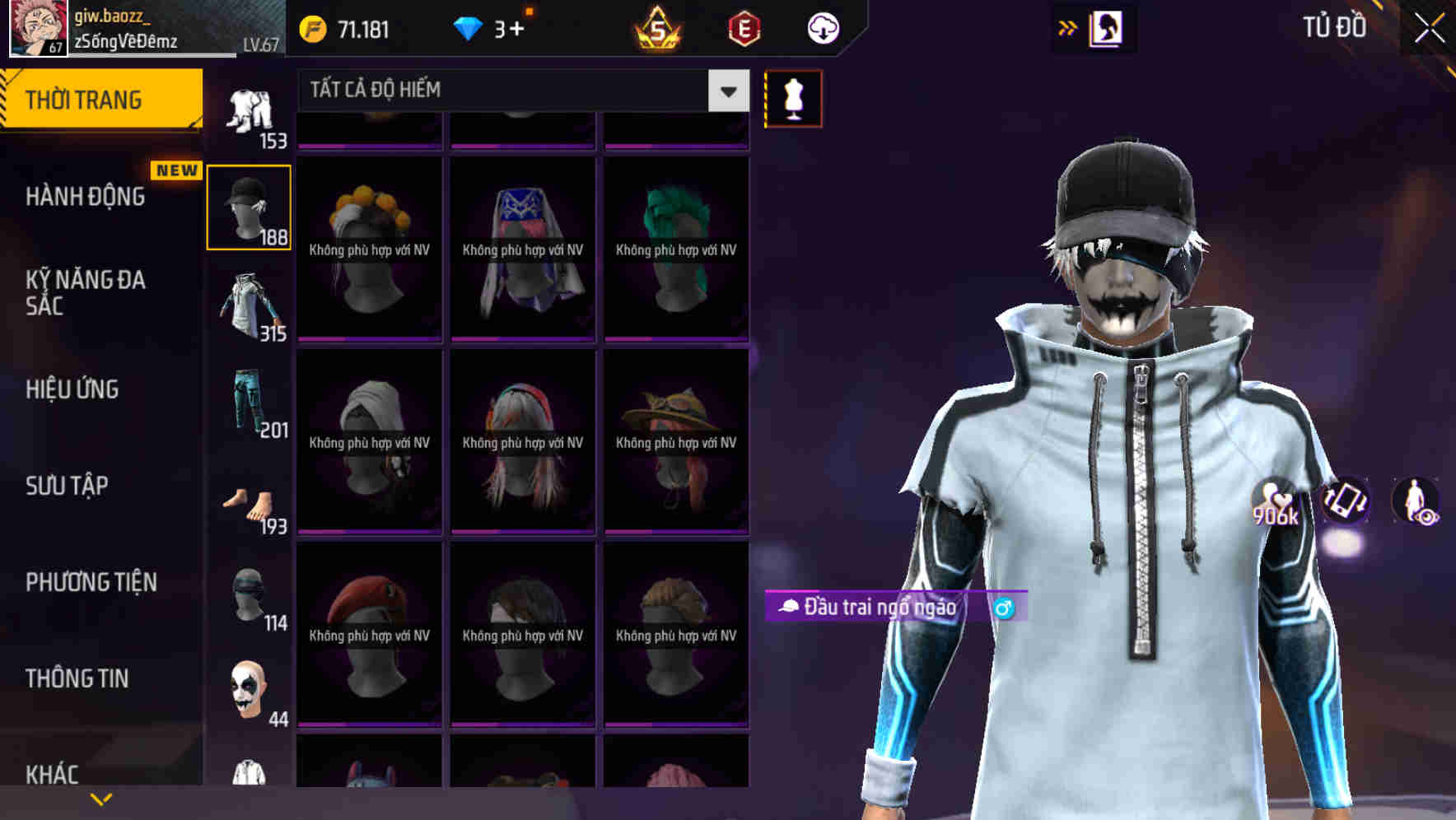Expand the sidebar with the bottom chevron
Screen dimensions: 1456x820
(99, 800)
